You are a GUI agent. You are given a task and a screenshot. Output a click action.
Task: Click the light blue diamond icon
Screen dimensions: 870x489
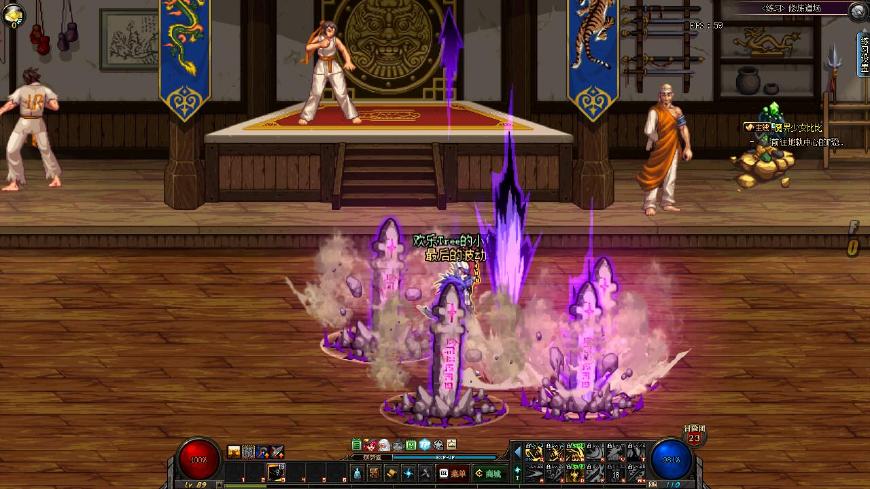[424, 444]
